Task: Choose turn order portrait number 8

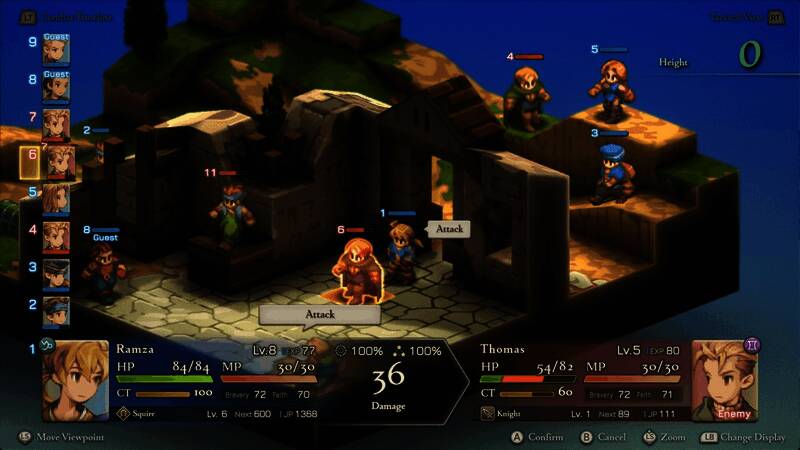Action: point(56,88)
